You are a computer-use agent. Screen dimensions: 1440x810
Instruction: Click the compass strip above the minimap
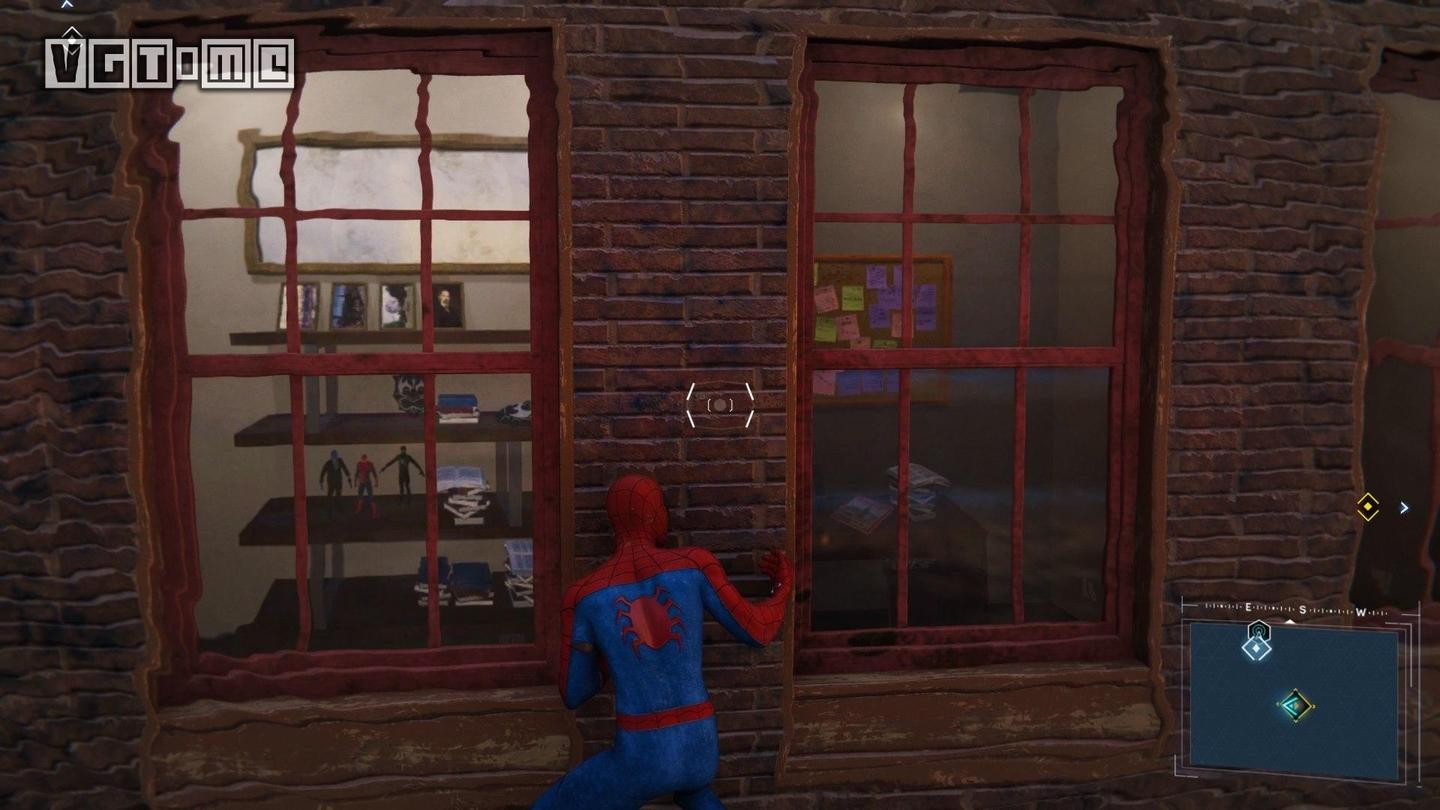(x=1297, y=609)
